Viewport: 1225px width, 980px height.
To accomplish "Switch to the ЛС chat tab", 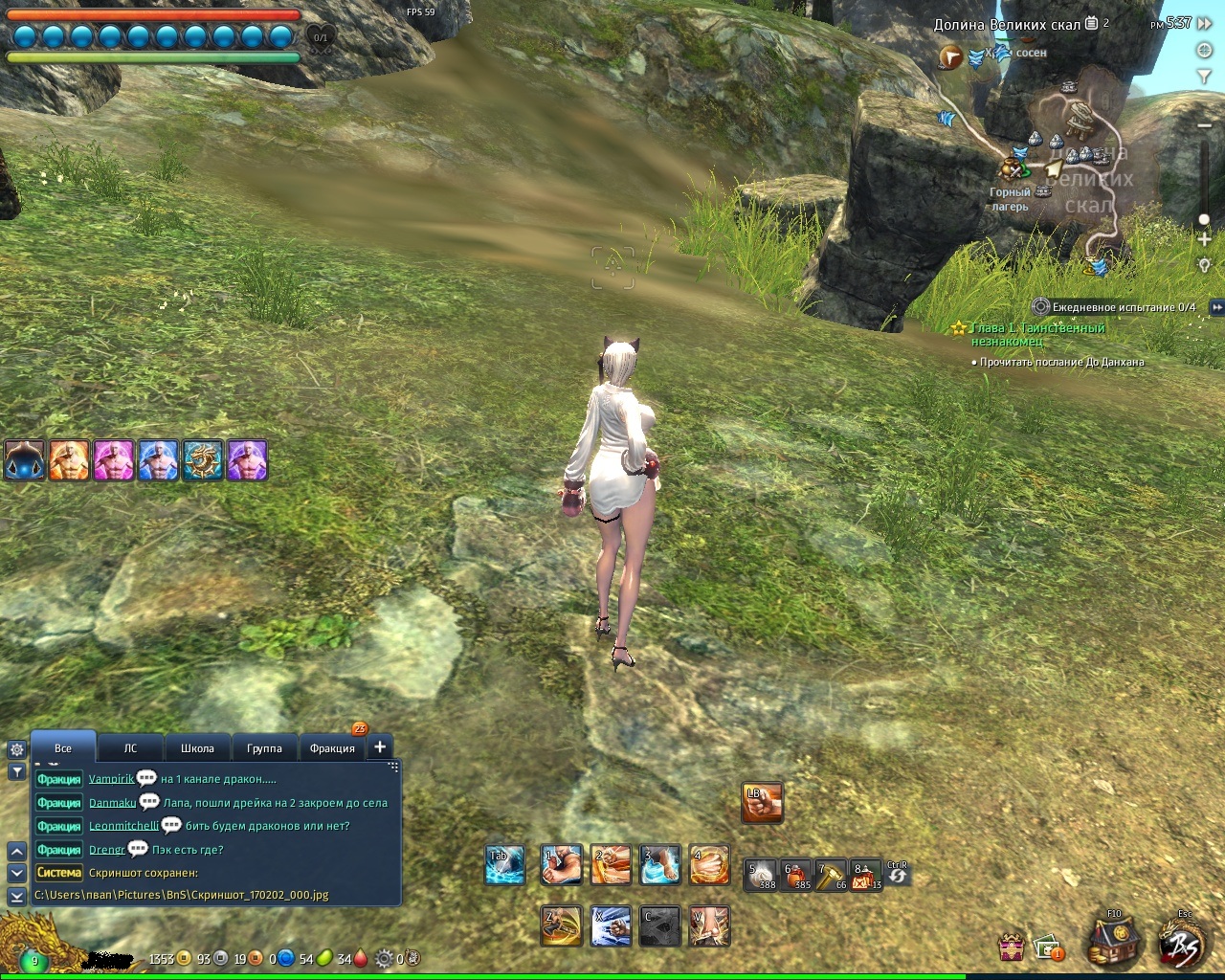I will (130, 748).
